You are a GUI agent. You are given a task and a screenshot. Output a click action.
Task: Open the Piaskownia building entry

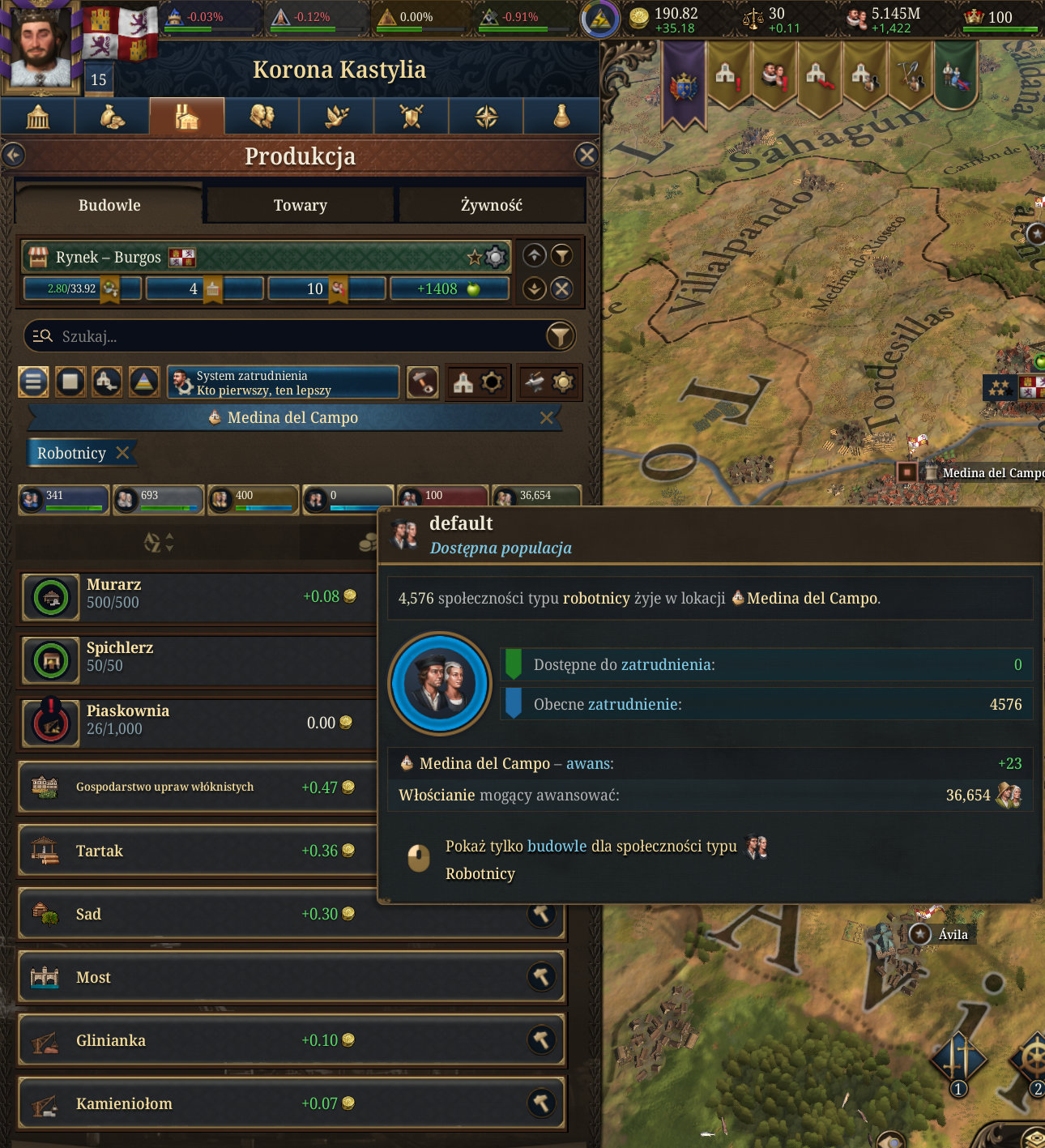194,723
